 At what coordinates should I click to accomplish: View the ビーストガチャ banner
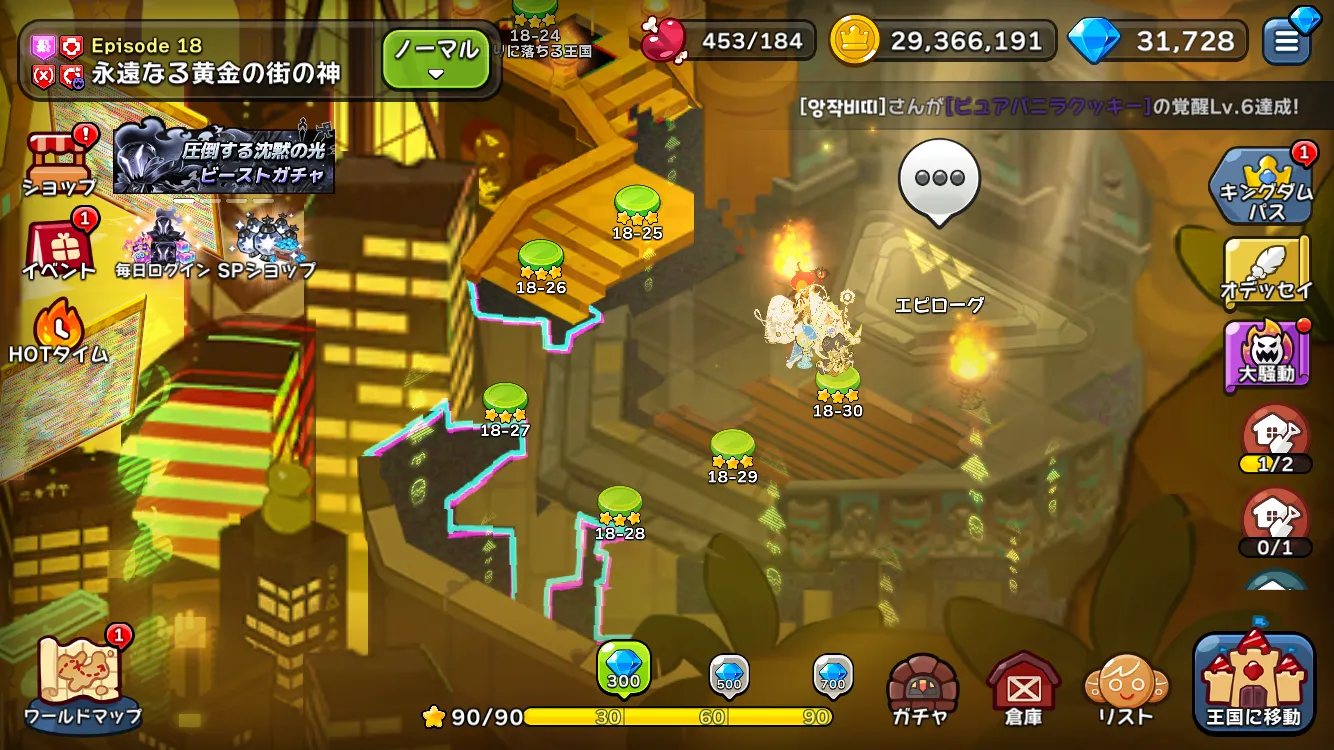[224, 159]
